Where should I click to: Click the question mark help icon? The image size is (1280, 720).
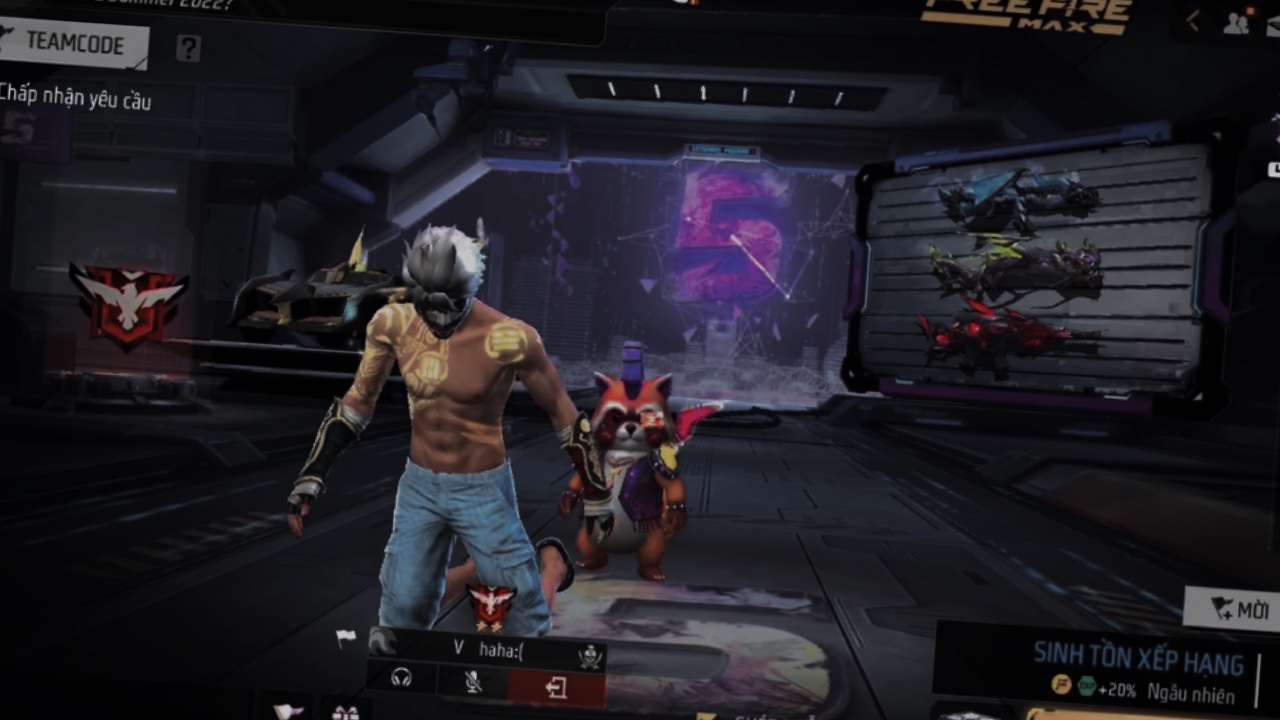pos(188,48)
